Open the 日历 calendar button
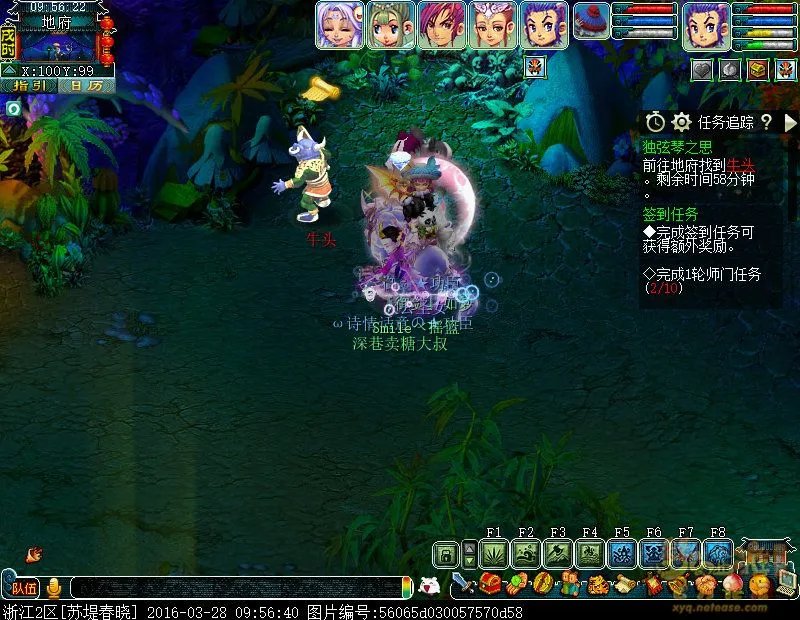The width and height of the screenshot is (800, 620). [86, 86]
